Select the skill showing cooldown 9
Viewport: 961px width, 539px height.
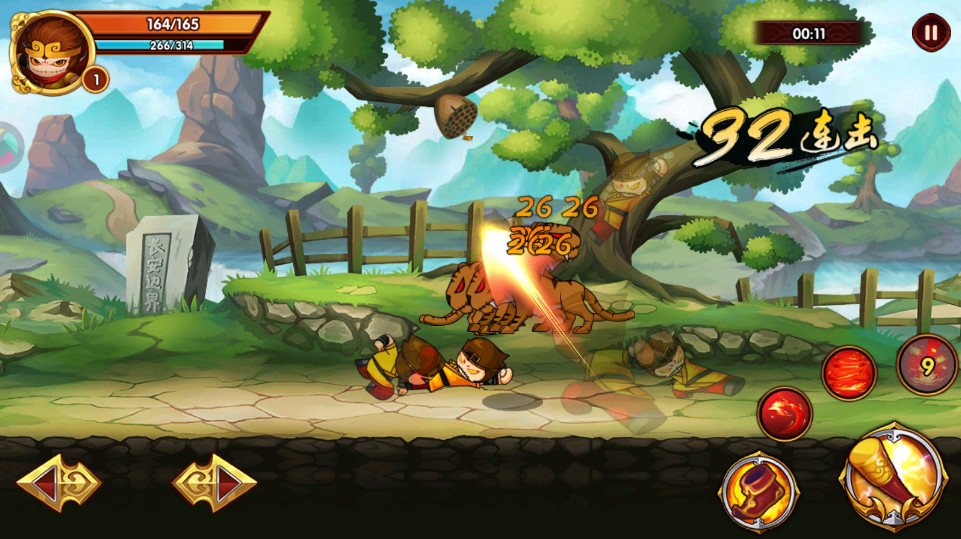[927, 365]
